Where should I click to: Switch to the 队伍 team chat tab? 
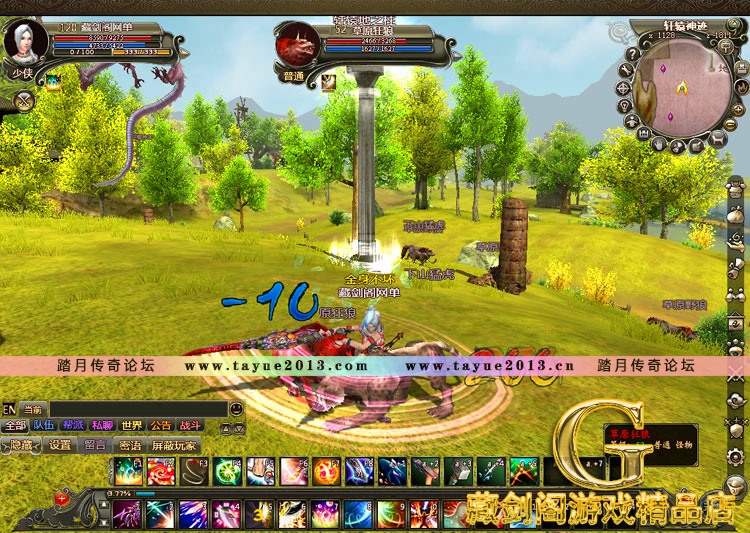tap(44, 425)
